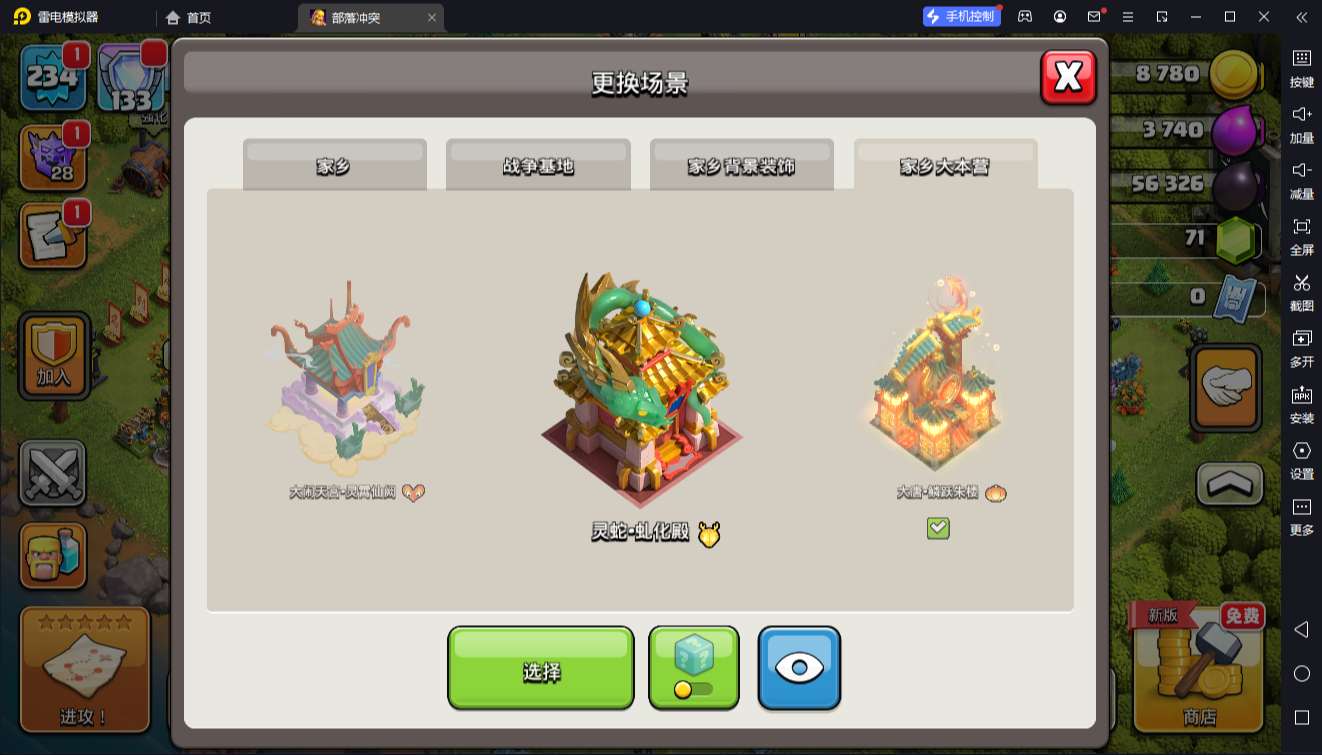The image size is (1322, 755).
Task: Take a screenshot with 截图 tool
Action: click(x=1301, y=292)
